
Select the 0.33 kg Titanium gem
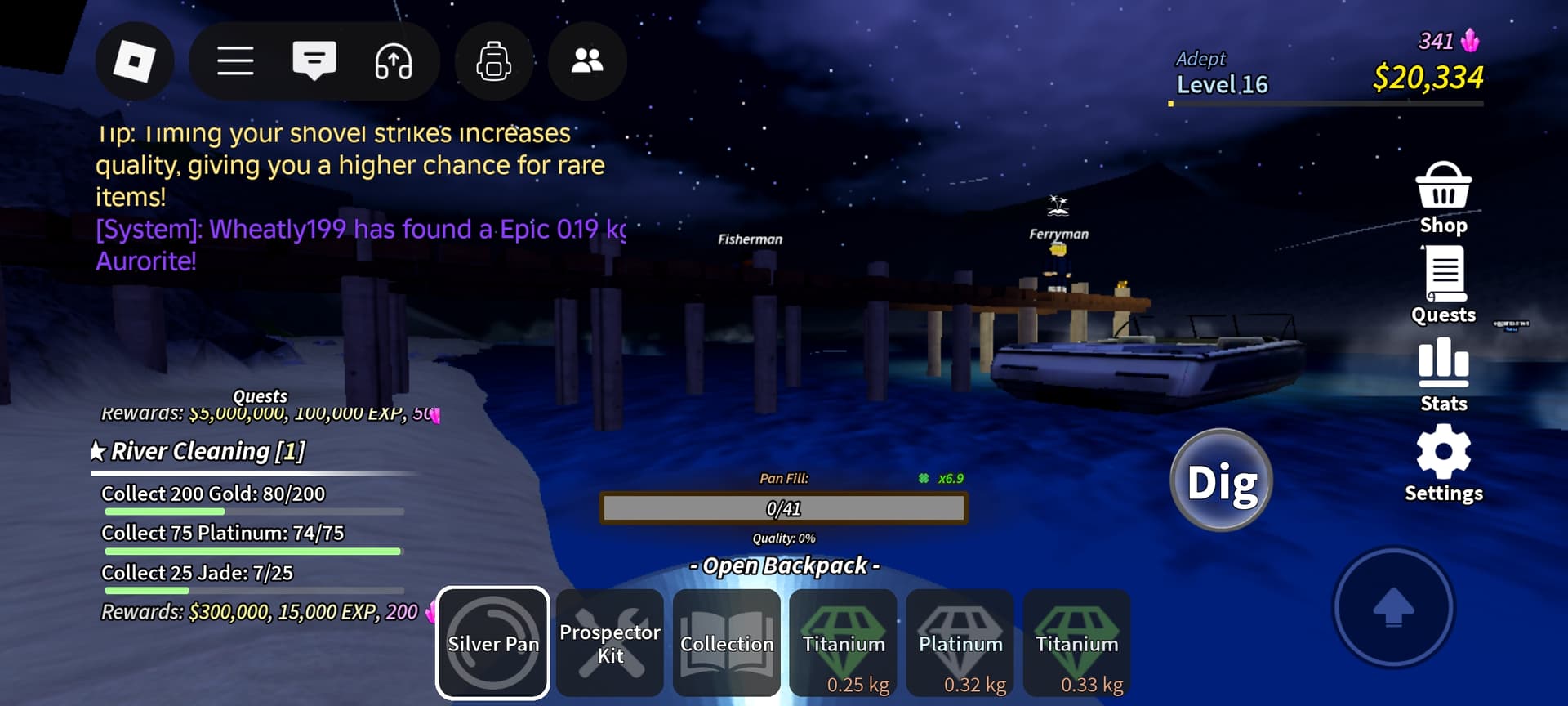[1076, 644]
